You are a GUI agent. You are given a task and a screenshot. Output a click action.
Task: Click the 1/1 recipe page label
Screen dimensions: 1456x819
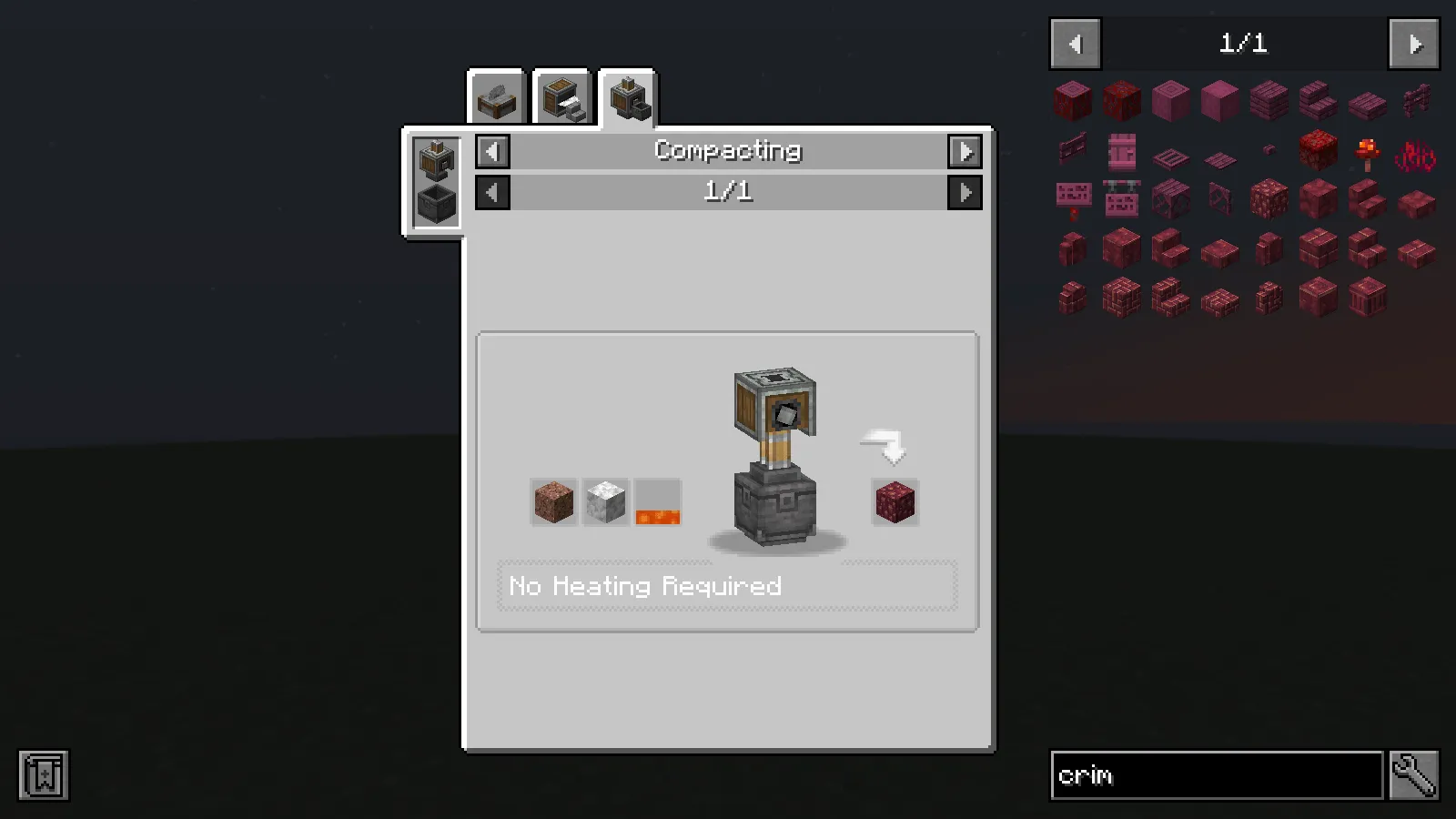coord(727,192)
